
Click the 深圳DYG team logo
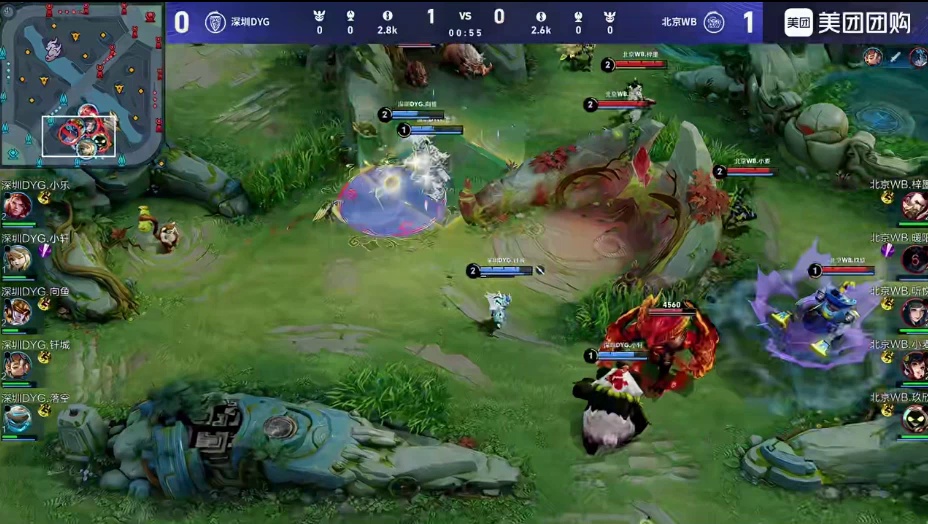pyautogui.click(x=215, y=22)
